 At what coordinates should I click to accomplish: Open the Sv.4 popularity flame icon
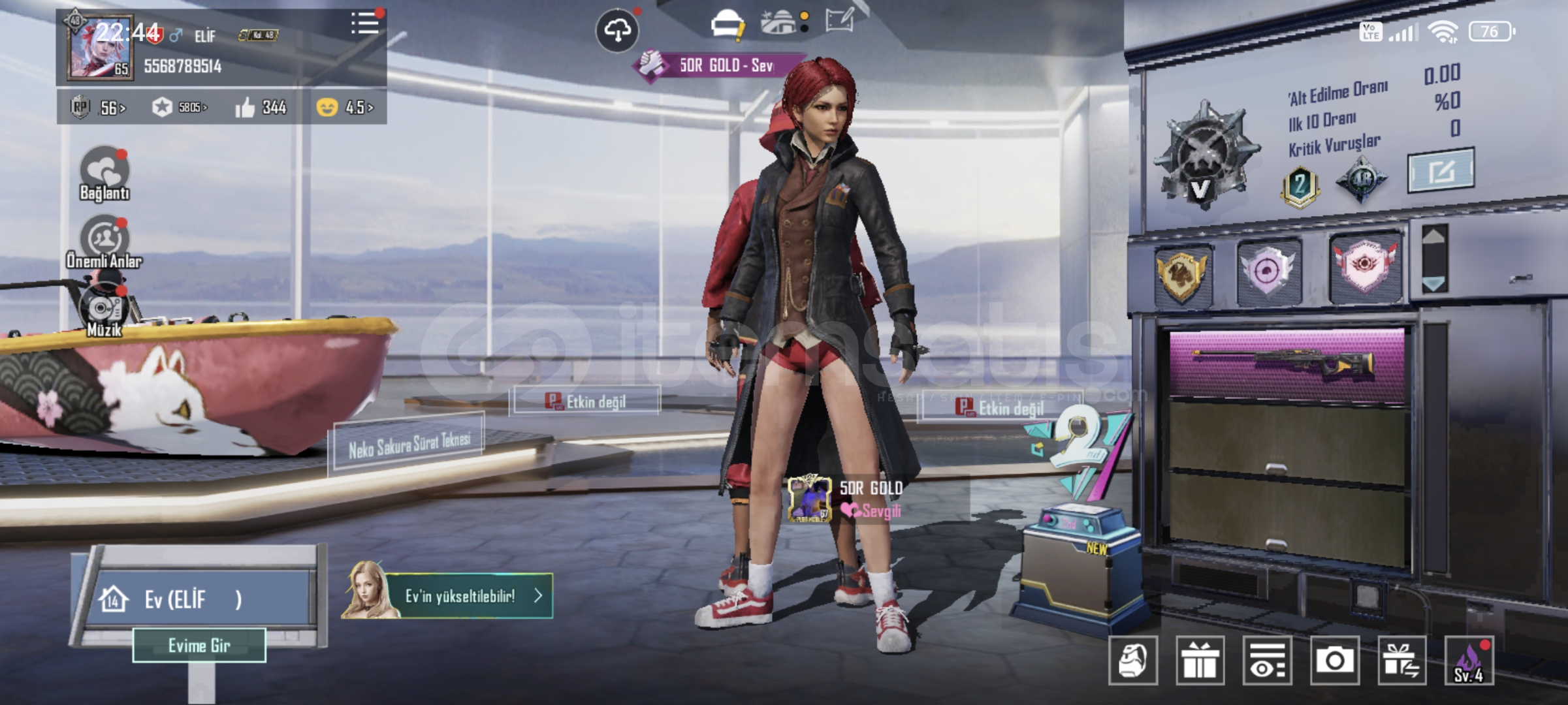(1469, 661)
